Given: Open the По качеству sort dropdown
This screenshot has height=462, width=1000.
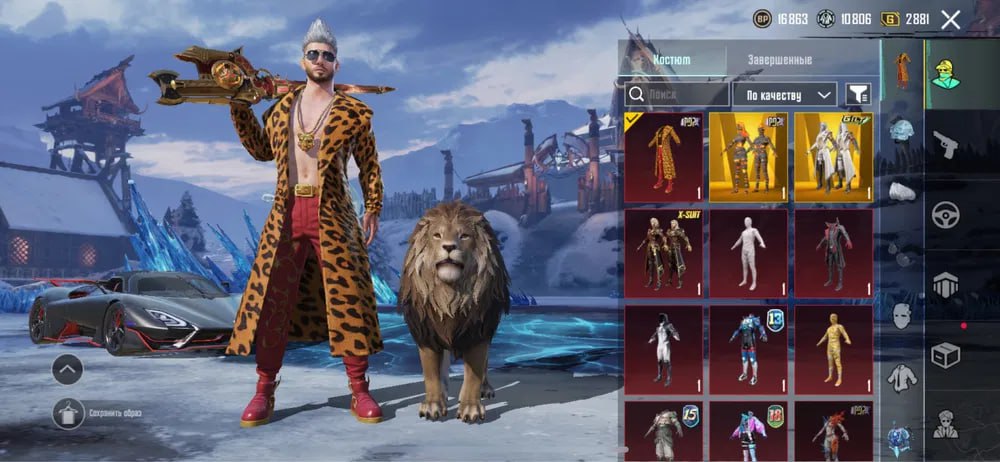Looking at the screenshot, I should [x=784, y=94].
